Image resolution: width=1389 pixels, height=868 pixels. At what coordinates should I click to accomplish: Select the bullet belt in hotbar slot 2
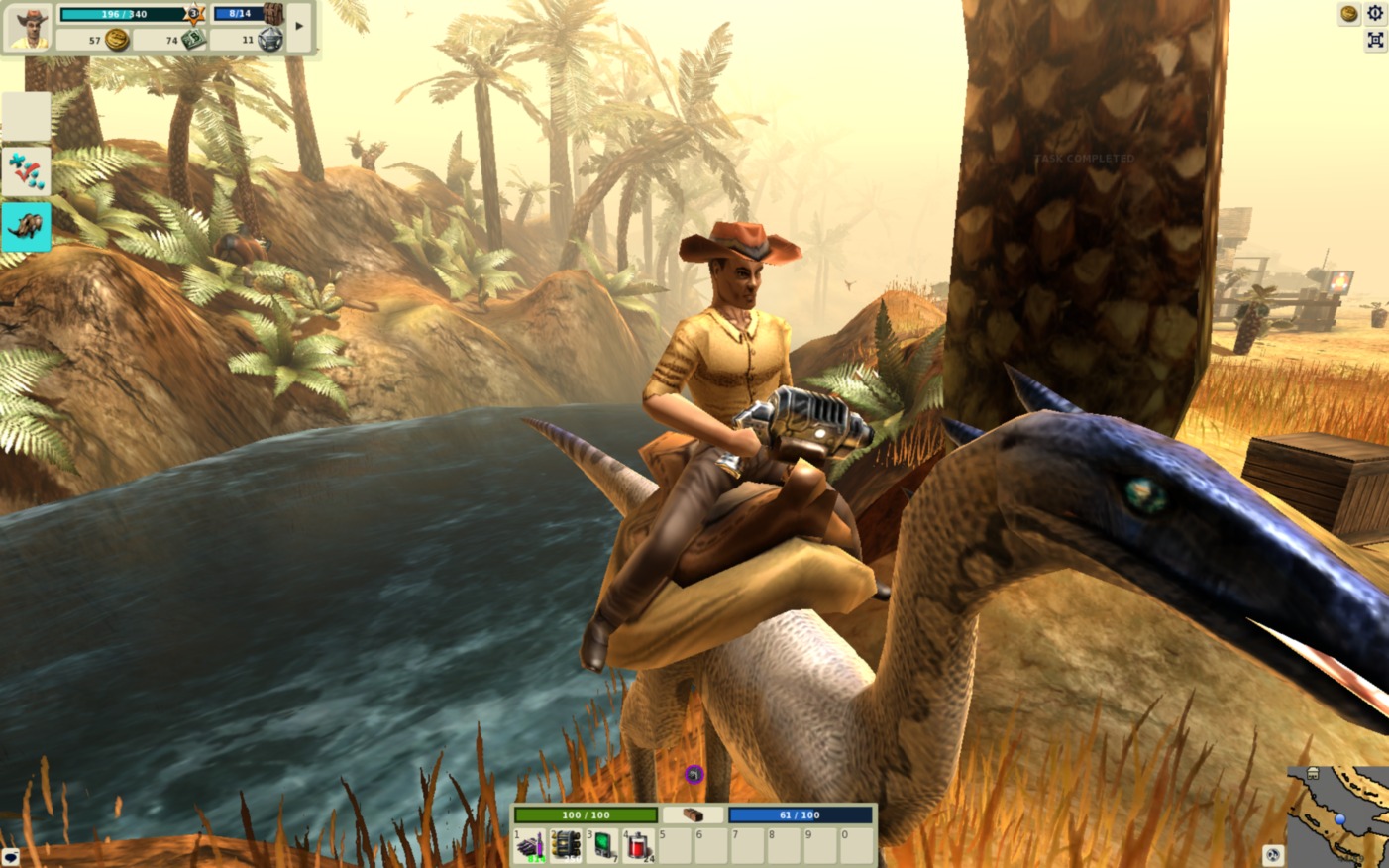point(567,847)
